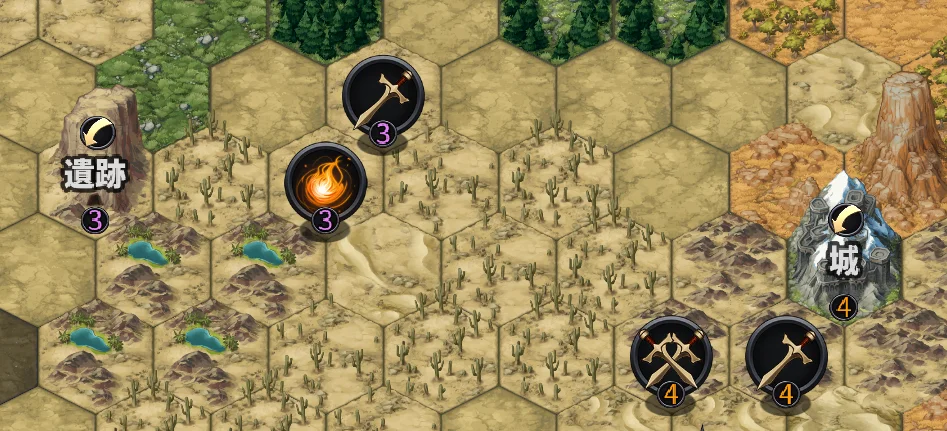Viewport: 947px width, 431px height.
Task: Pick the single sword level 4 marker
Action: coord(786,357)
